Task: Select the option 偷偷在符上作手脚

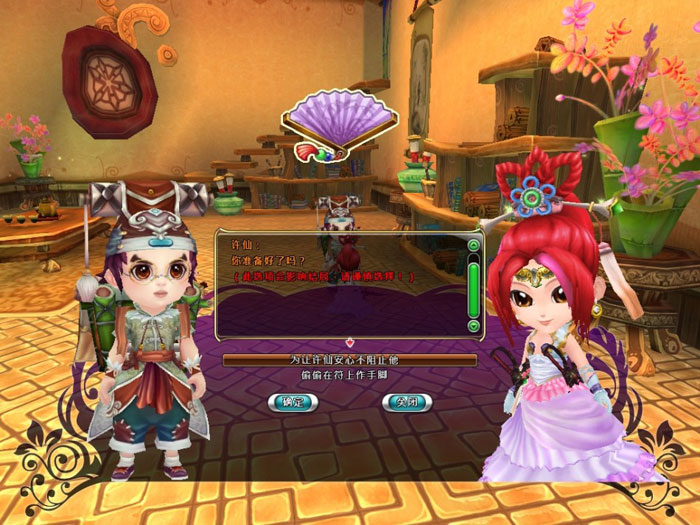Action: [349, 376]
